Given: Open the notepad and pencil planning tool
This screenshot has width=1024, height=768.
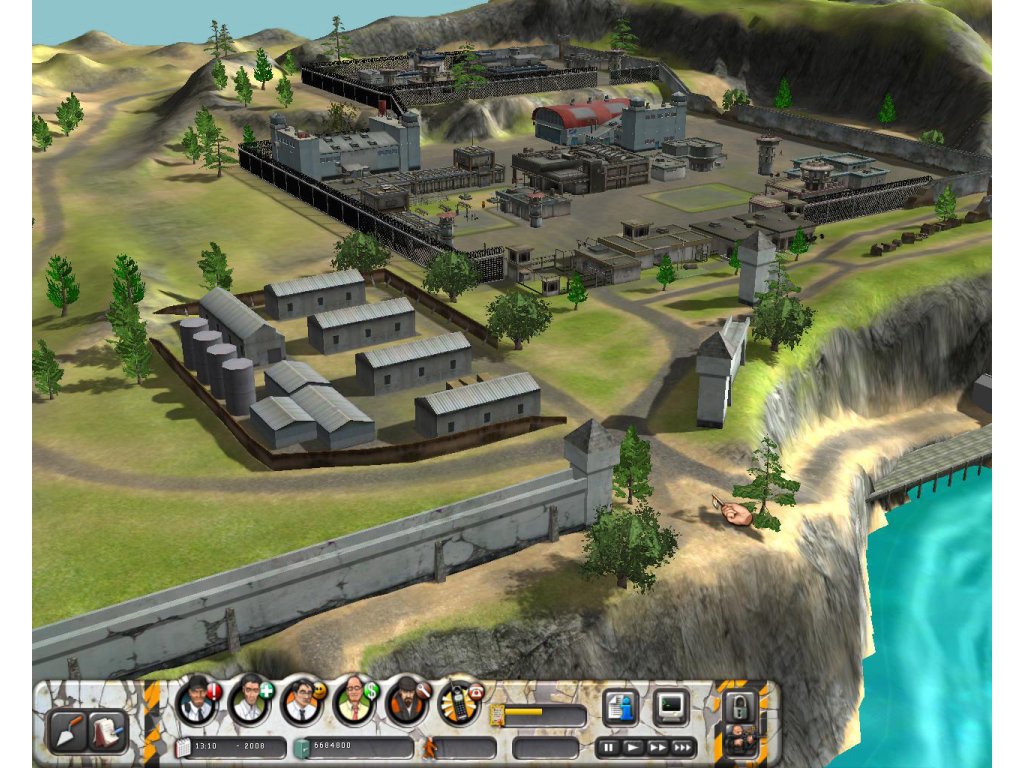Looking at the screenshot, I should (x=105, y=731).
